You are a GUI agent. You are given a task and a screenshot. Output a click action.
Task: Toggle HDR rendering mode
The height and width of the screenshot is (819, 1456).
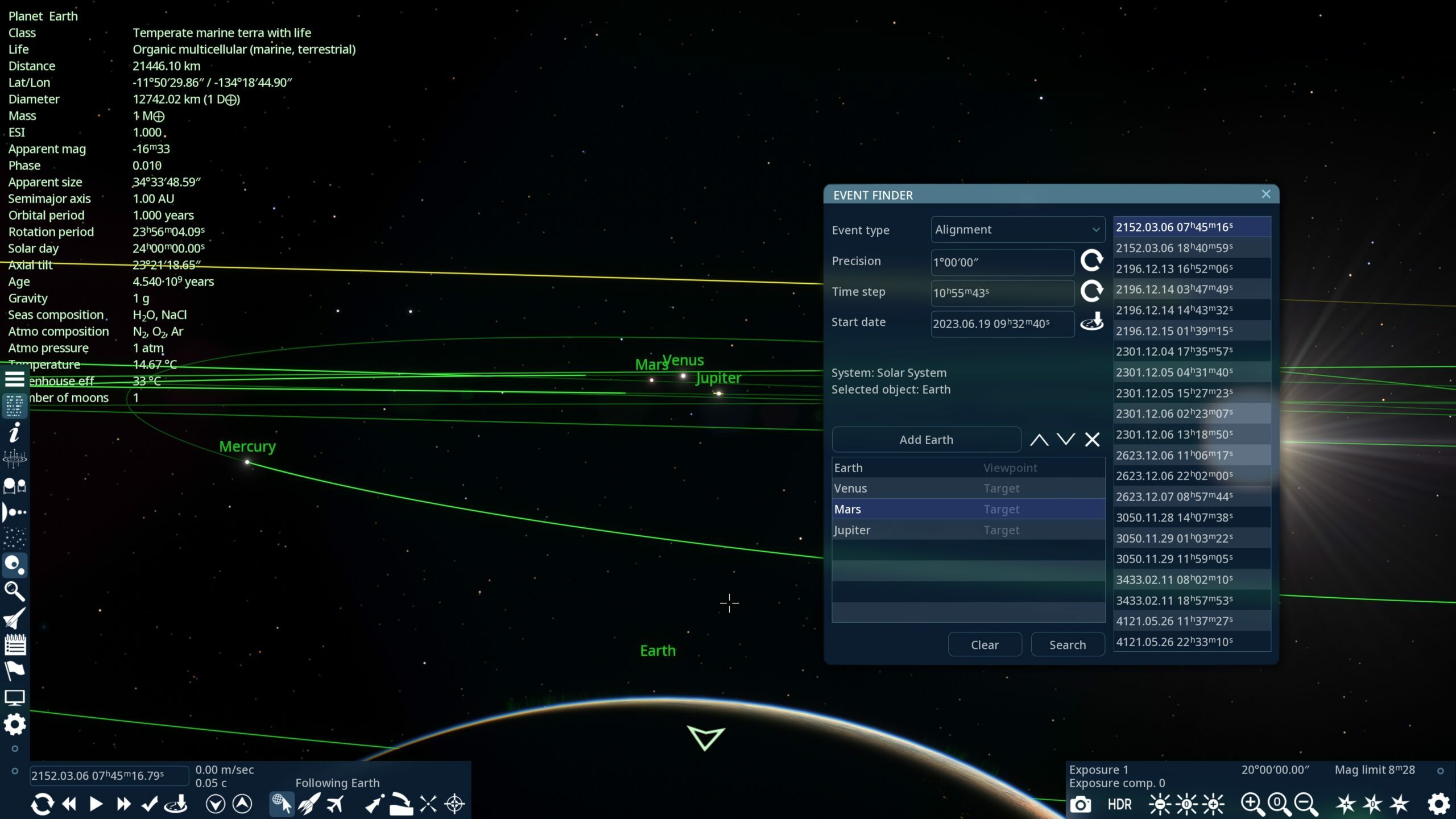click(x=1119, y=804)
